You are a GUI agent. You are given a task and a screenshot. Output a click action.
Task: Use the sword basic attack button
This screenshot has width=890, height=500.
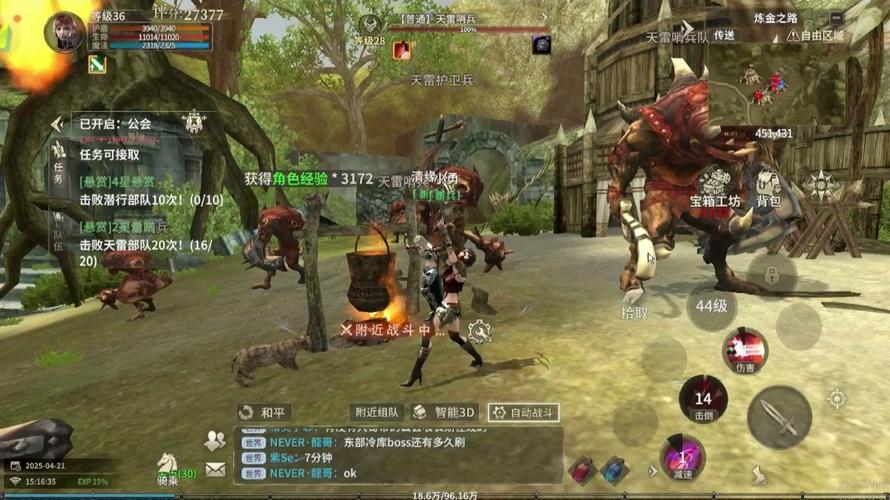click(x=778, y=416)
